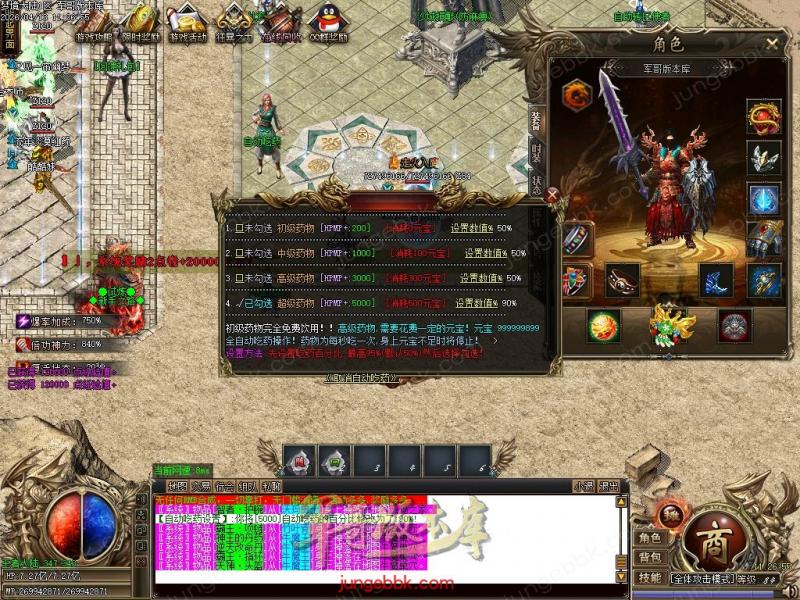
Task: Select the blue boots equipment slot
Action: pyautogui.click(x=715, y=280)
